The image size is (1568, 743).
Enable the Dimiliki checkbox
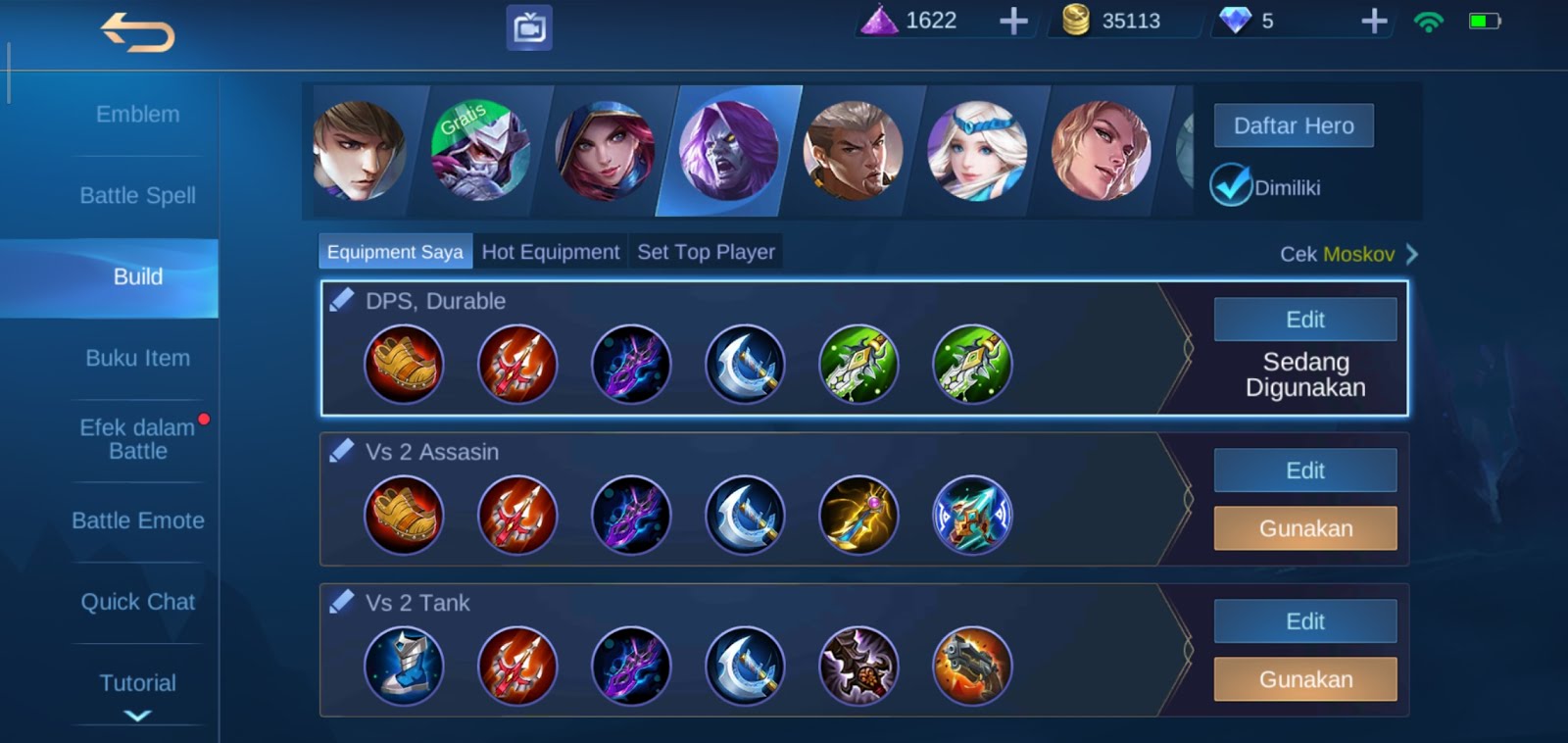point(1232,183)
